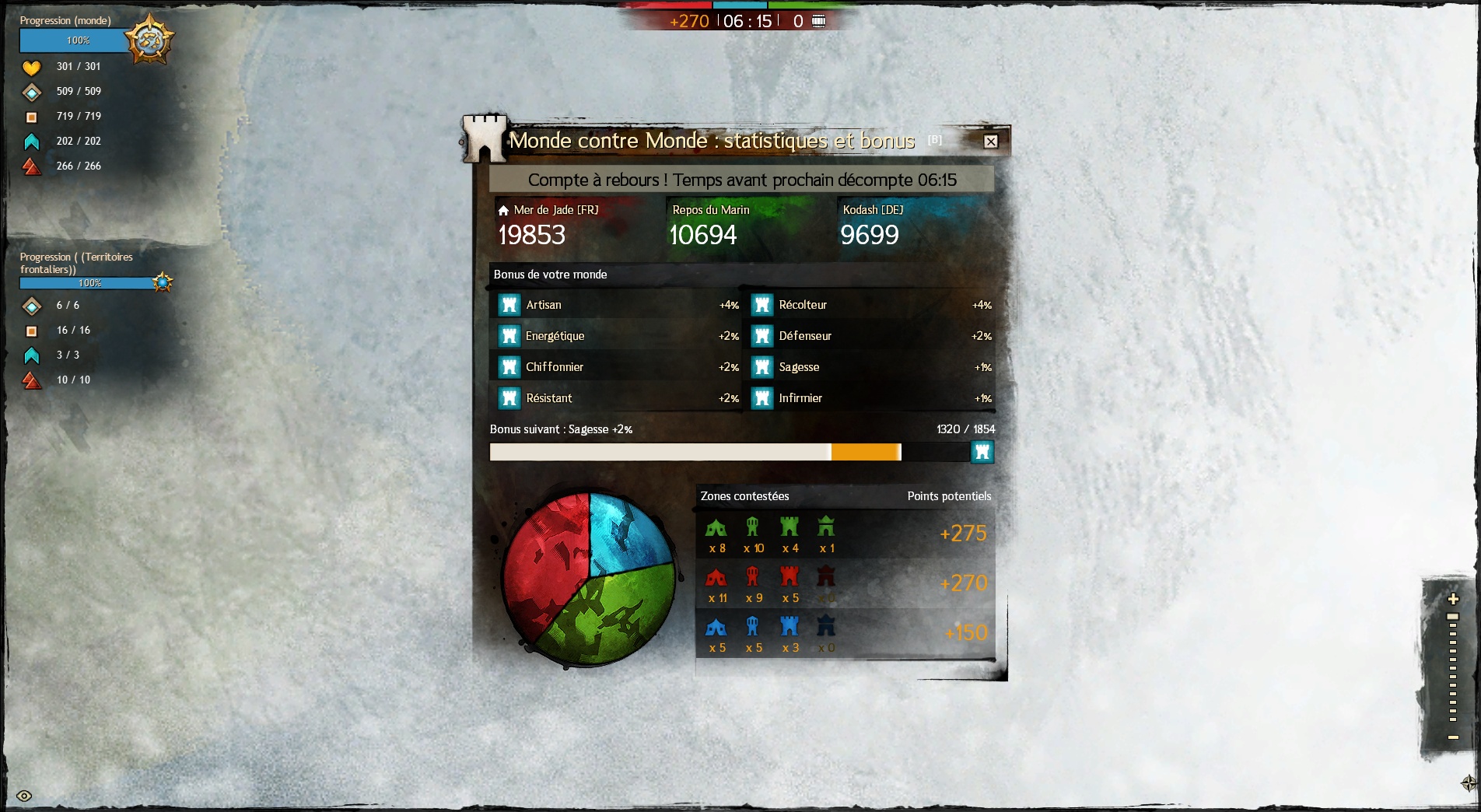Viewport: 1481px width, 812px height.
Task: Choose the Energétique bonus entry
Action: 615,336
